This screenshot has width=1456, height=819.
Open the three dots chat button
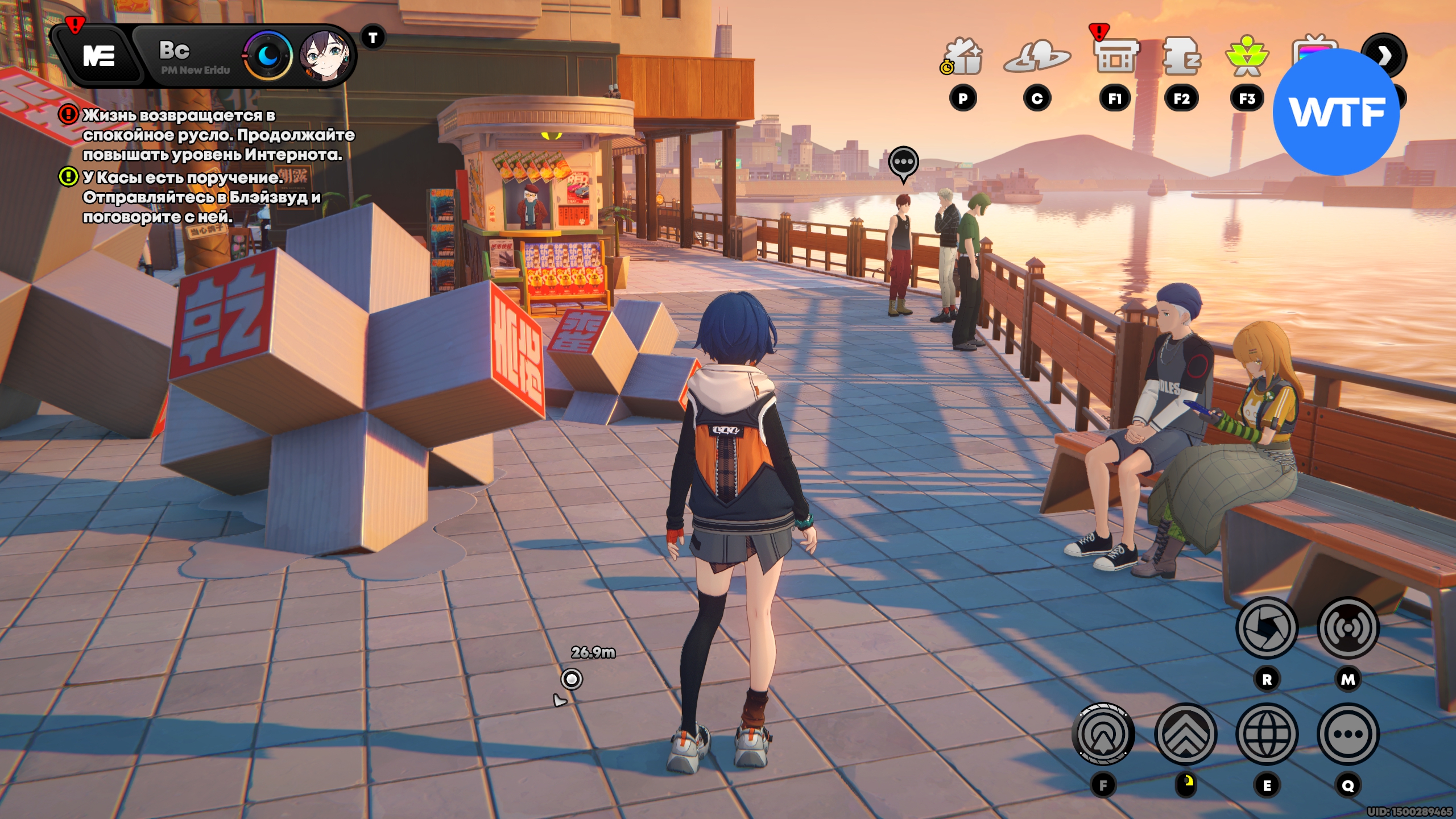click(1348, 734)
